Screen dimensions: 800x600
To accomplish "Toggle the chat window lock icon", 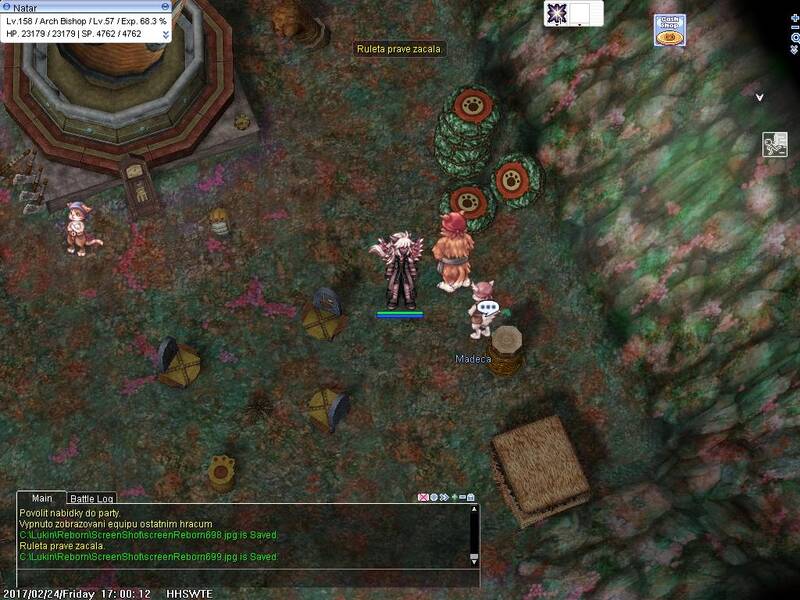I will tap(470, 497).
